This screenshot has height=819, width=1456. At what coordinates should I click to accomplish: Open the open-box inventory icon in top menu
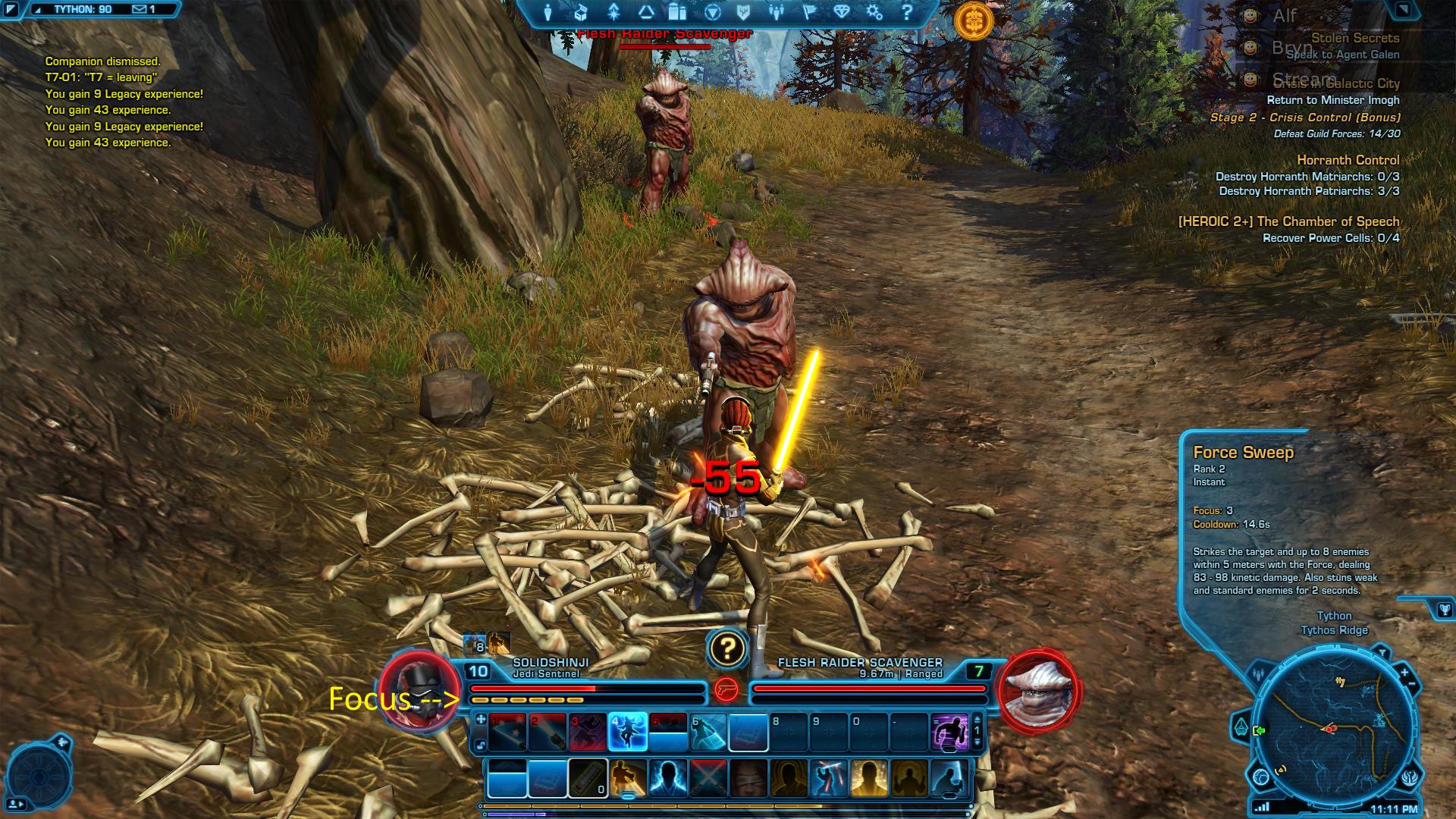[x=581, y=13]
